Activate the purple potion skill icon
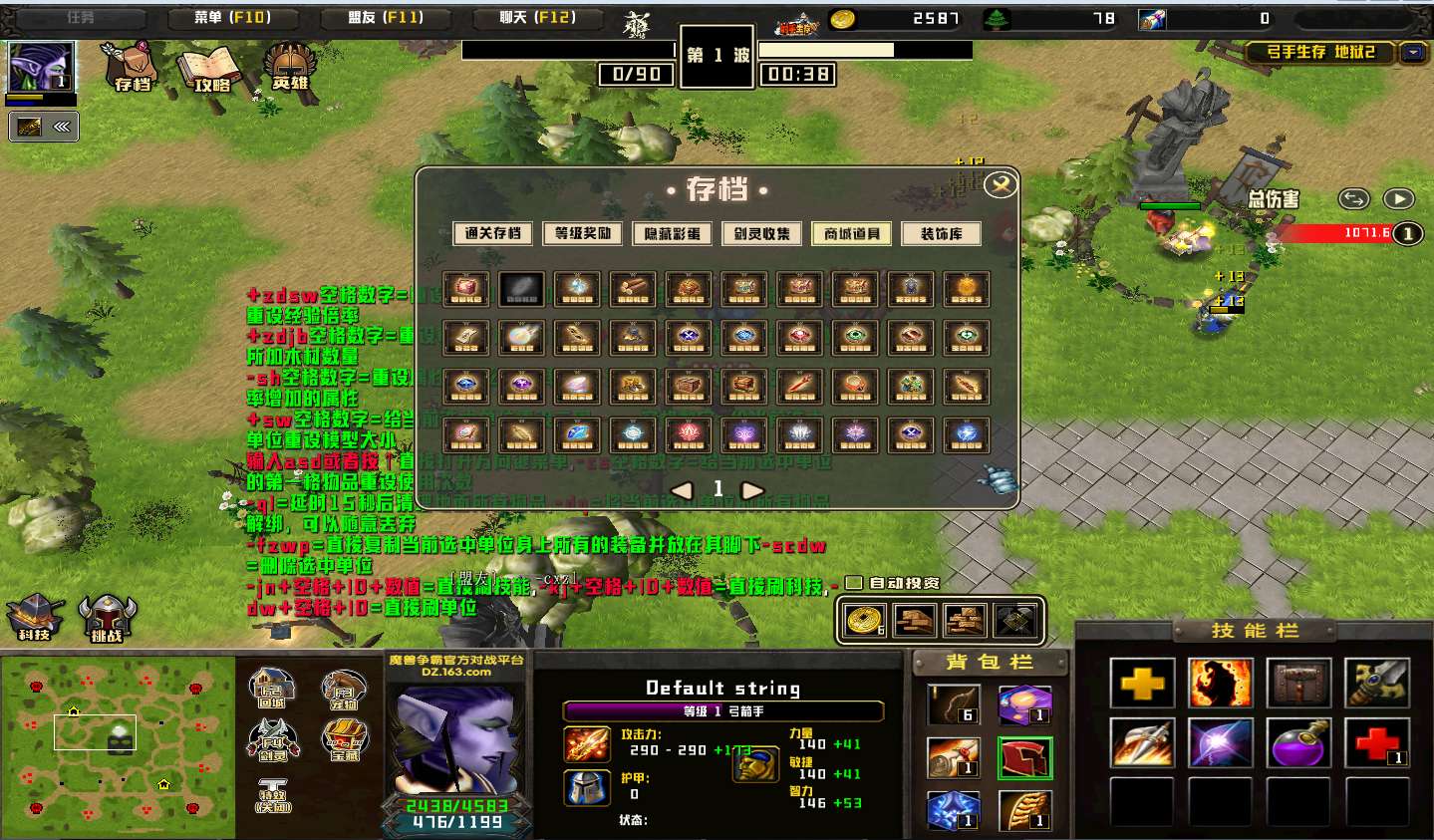Image resolution: width=1434 pixels, height=840 pixels. click(x=1297, y=743)
